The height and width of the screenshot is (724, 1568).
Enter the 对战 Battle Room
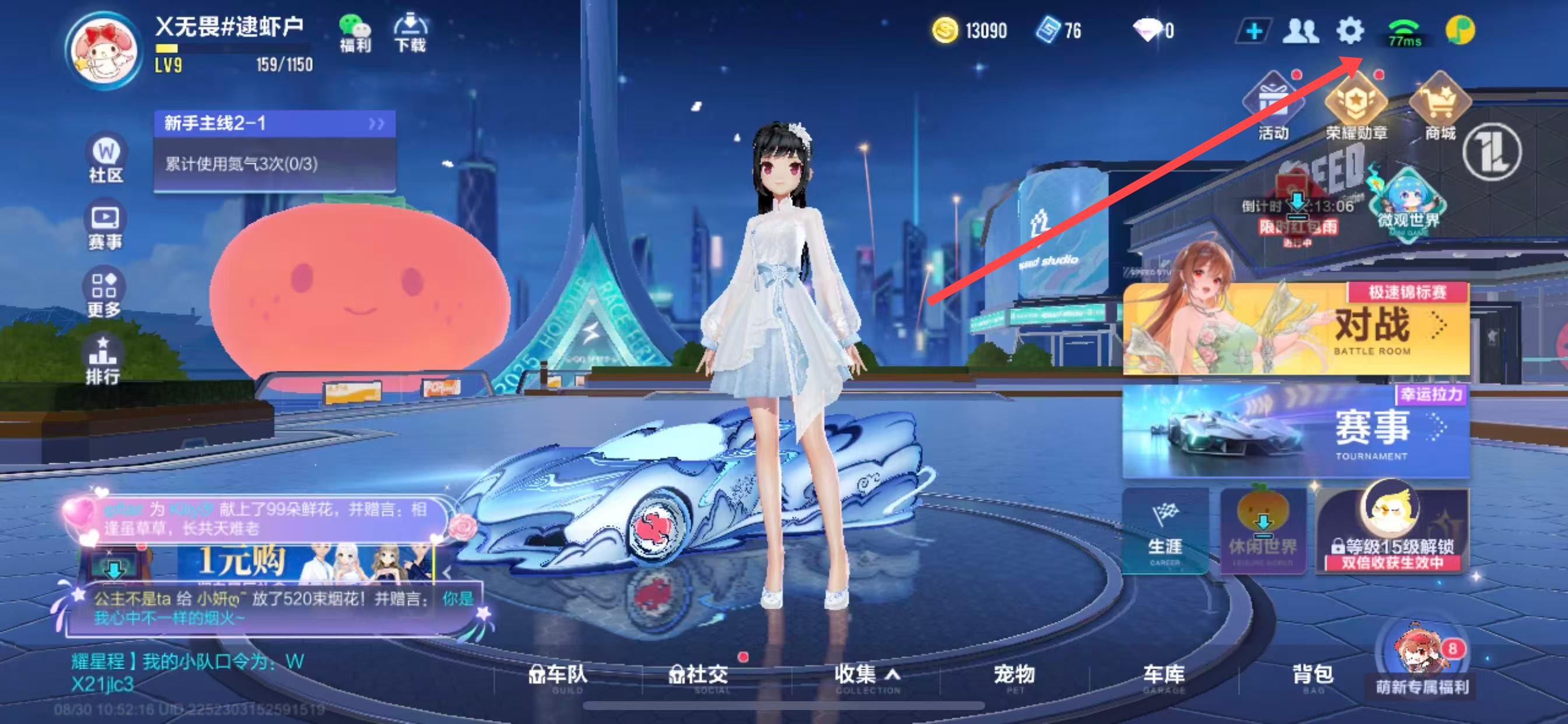click(1296, 329)
